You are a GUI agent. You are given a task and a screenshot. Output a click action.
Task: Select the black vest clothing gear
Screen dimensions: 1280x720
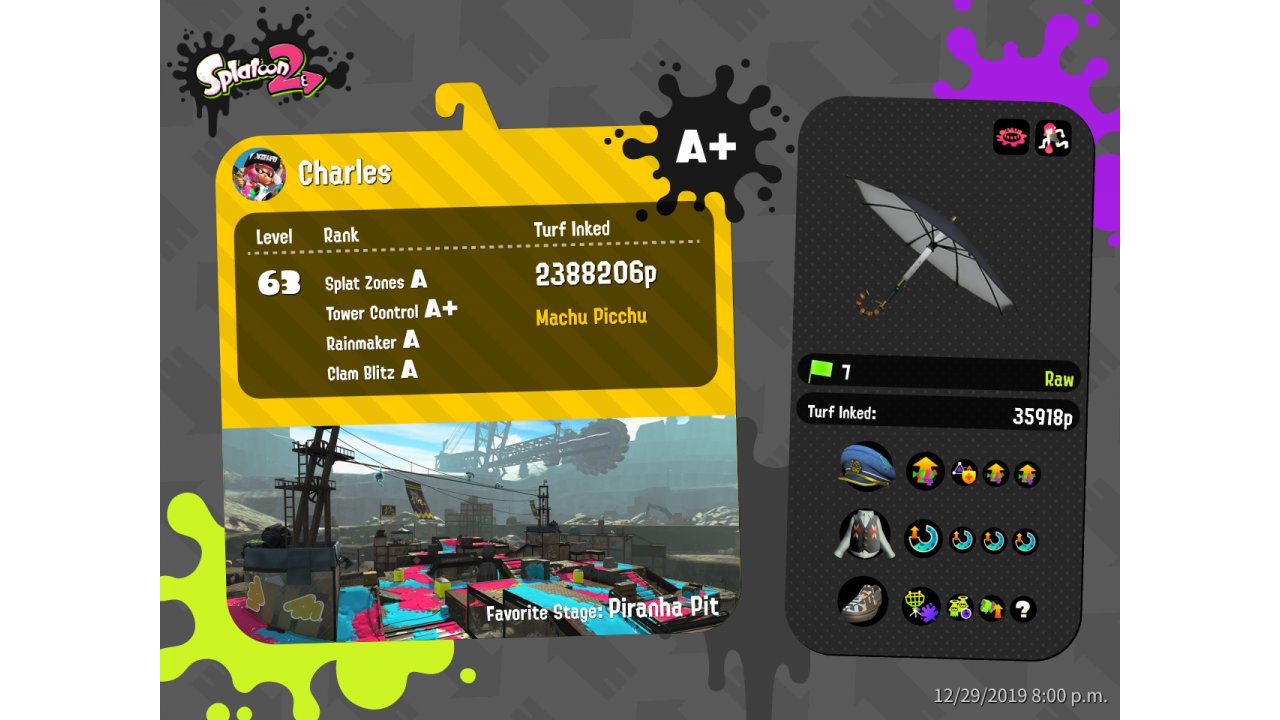[x=864, y=535]
